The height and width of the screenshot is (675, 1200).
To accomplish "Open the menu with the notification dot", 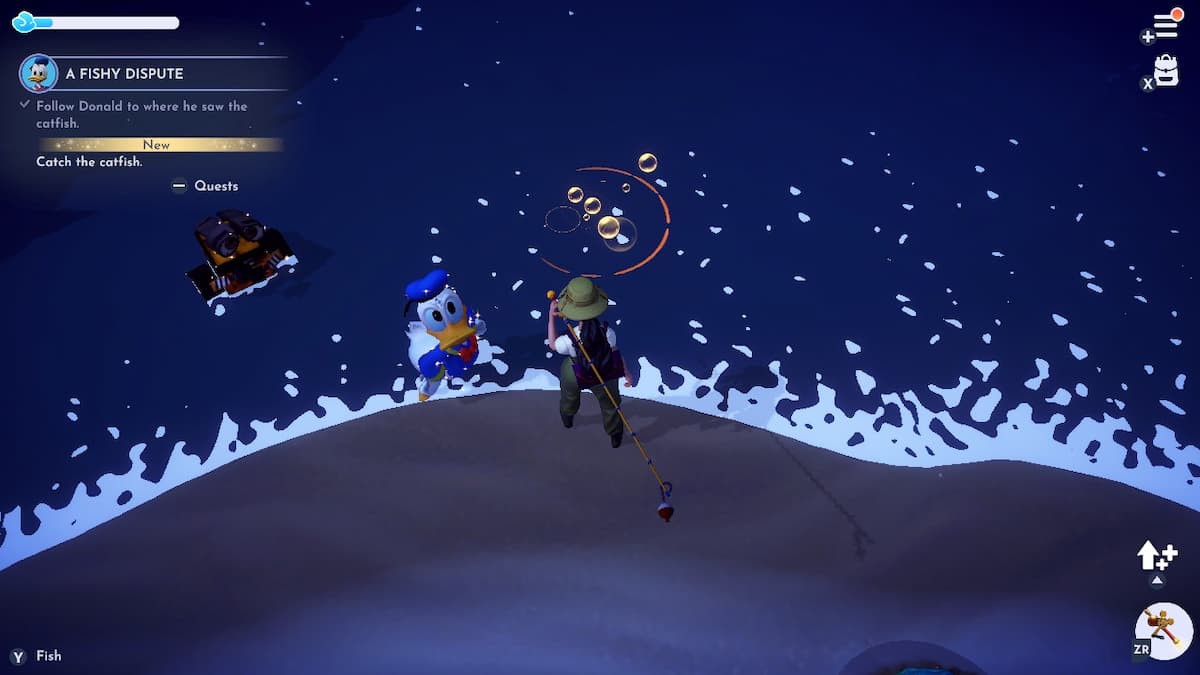I will 1166,24.
